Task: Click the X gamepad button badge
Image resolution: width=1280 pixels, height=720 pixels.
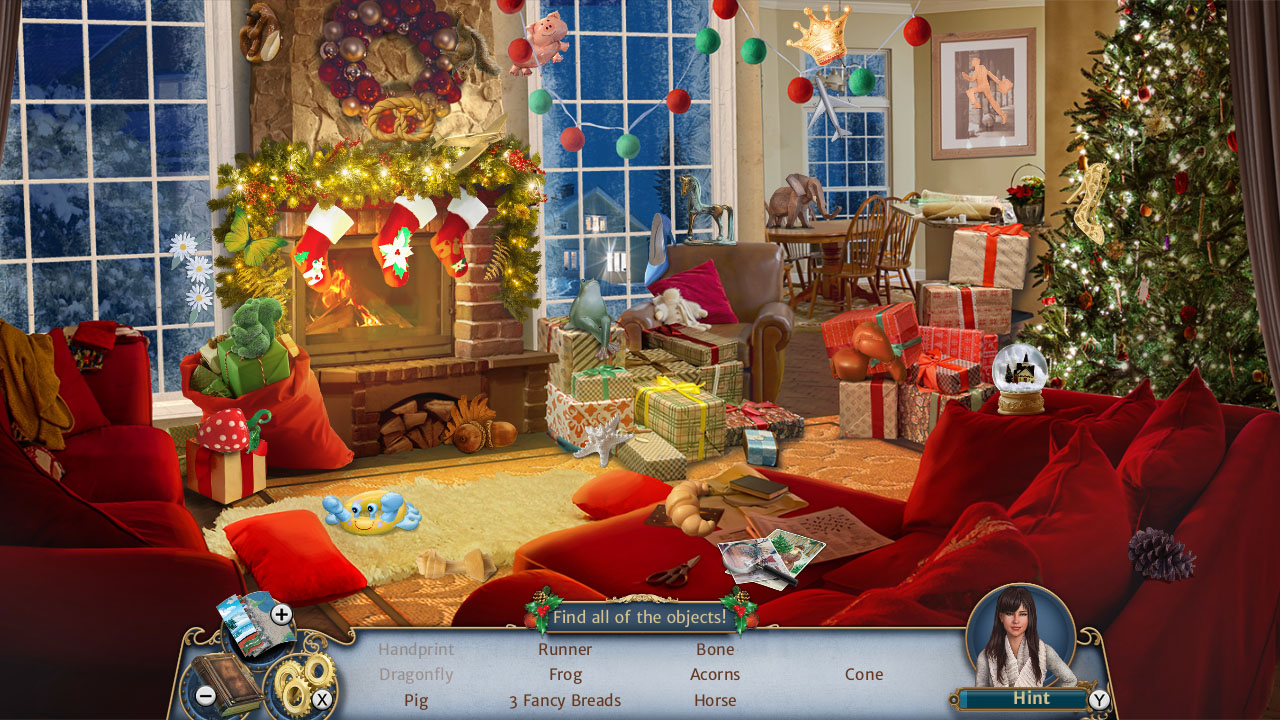Action: (x=322, y=701)
